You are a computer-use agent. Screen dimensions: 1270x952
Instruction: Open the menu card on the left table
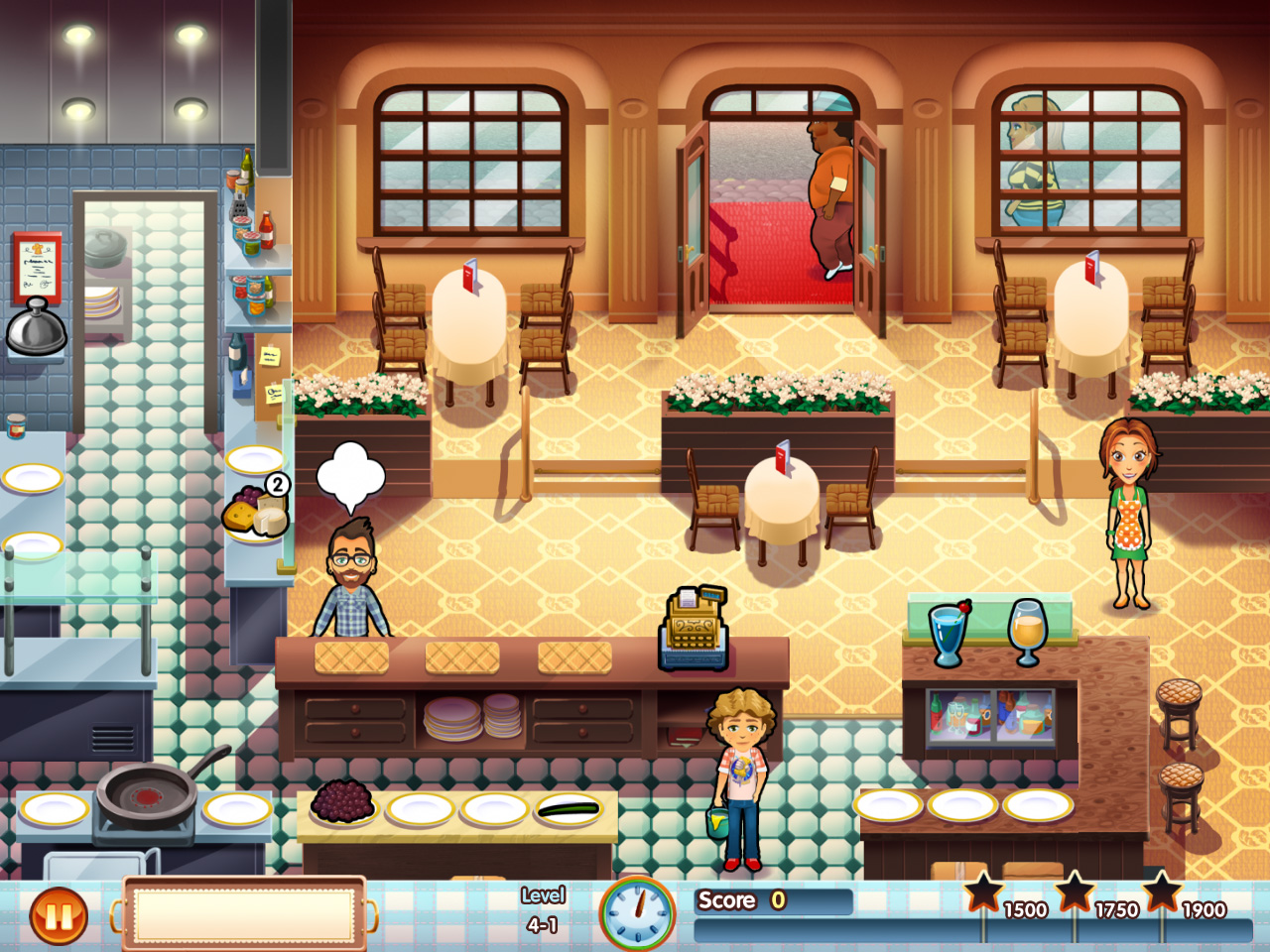click(x=471, y=273)
